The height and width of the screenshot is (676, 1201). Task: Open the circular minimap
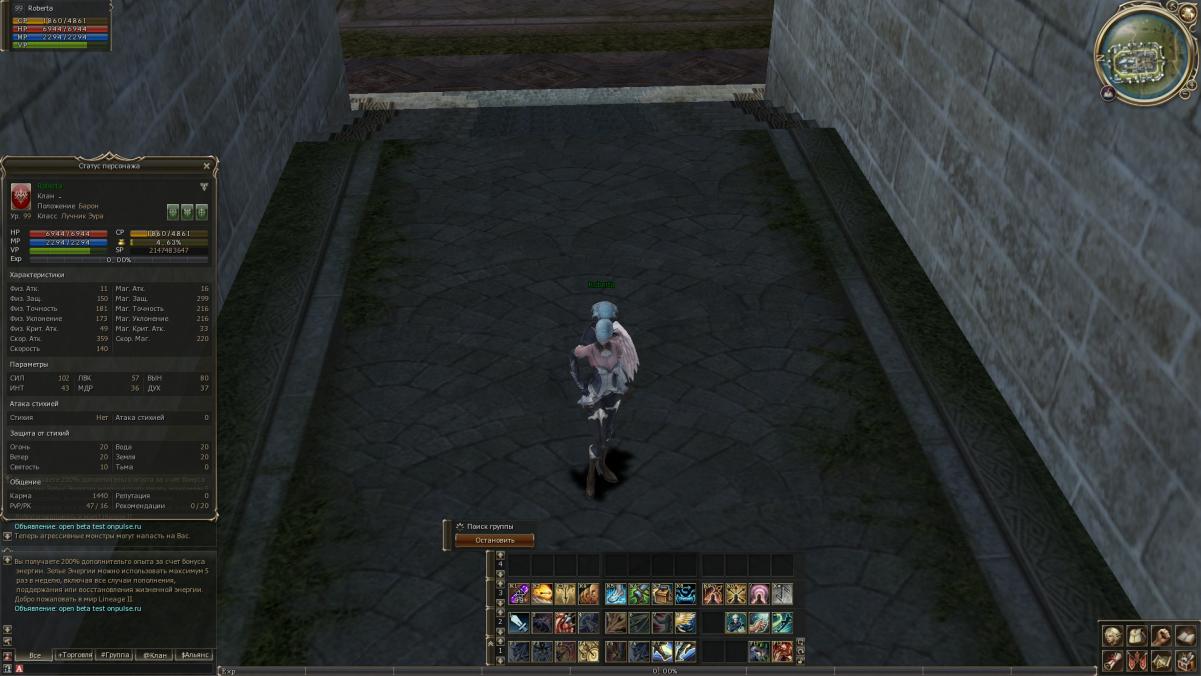[x=1145, y=54]
